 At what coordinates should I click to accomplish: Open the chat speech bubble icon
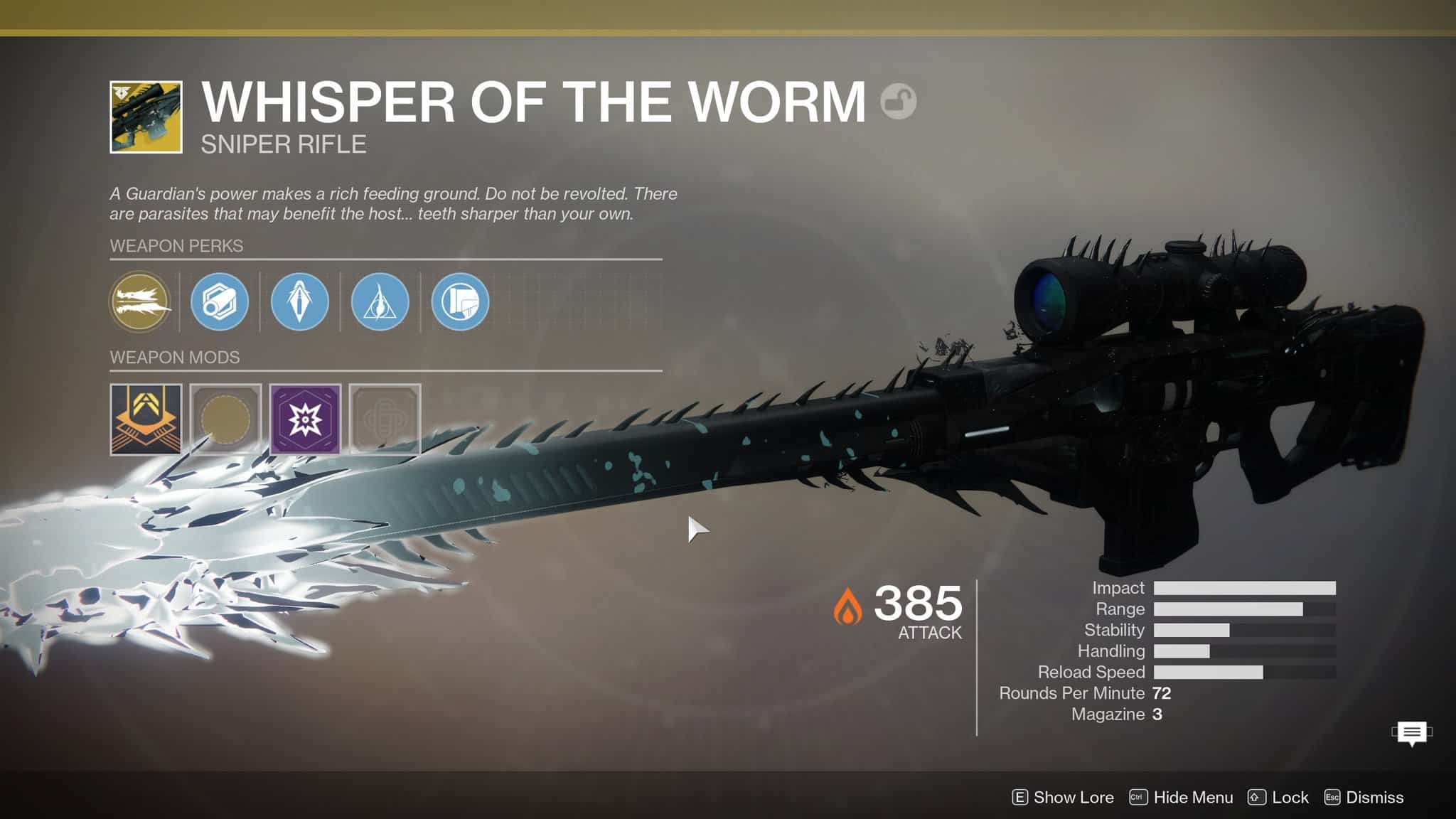point(1412,733)
